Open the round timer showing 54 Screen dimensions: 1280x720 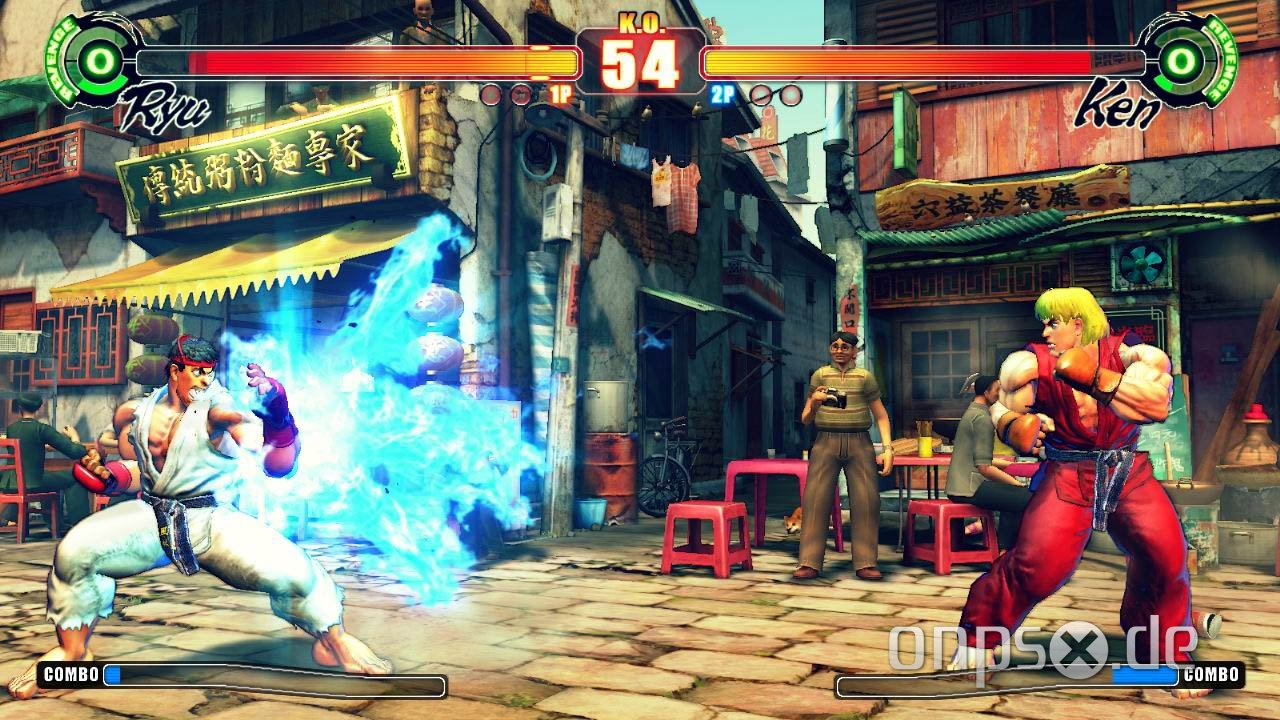[639, 62]
